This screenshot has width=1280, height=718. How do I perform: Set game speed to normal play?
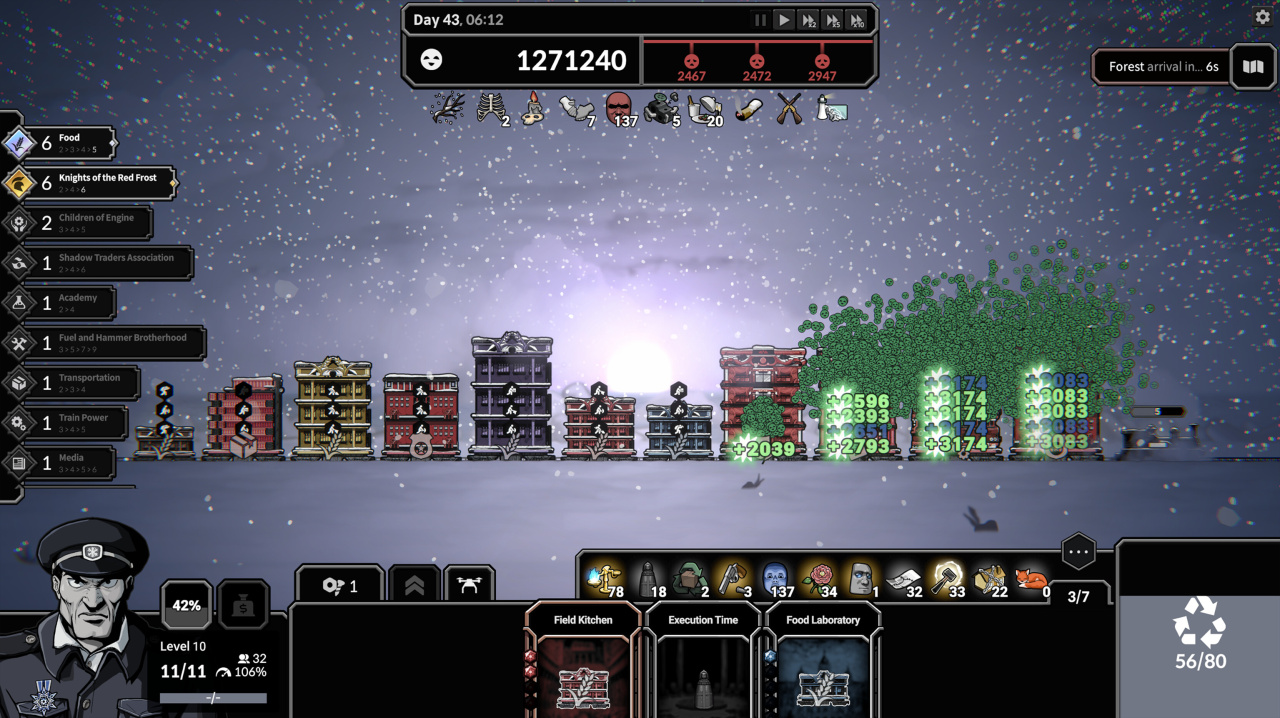[784, 20]
